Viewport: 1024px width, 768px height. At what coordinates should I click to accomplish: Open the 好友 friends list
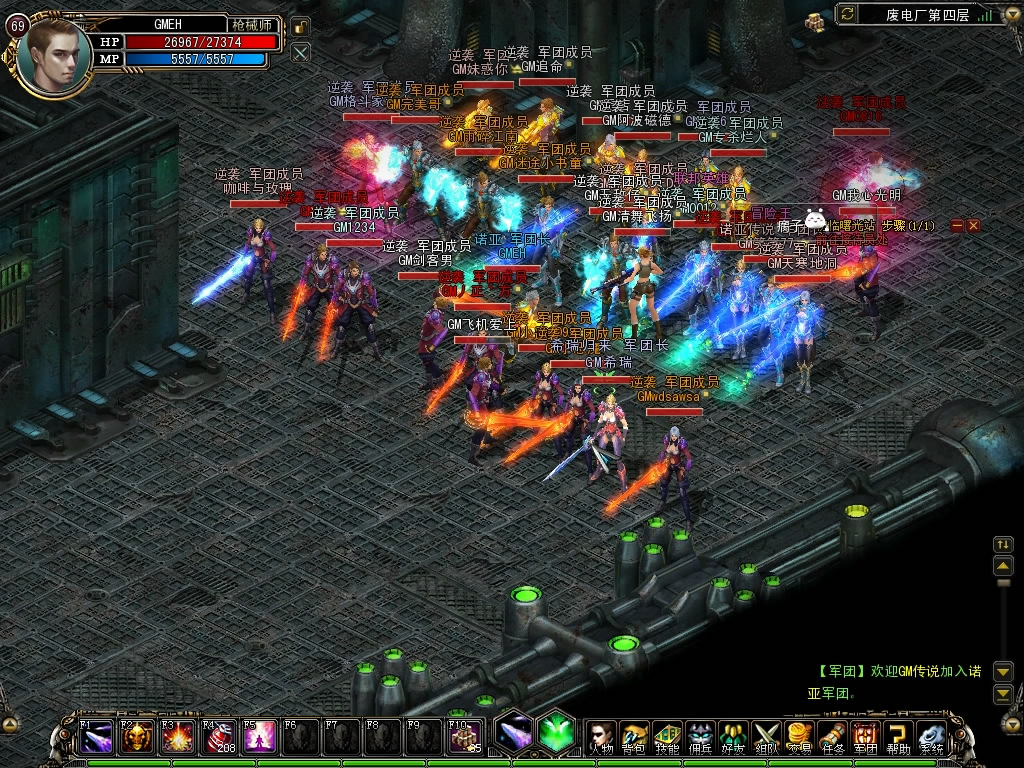click(733, 736)
